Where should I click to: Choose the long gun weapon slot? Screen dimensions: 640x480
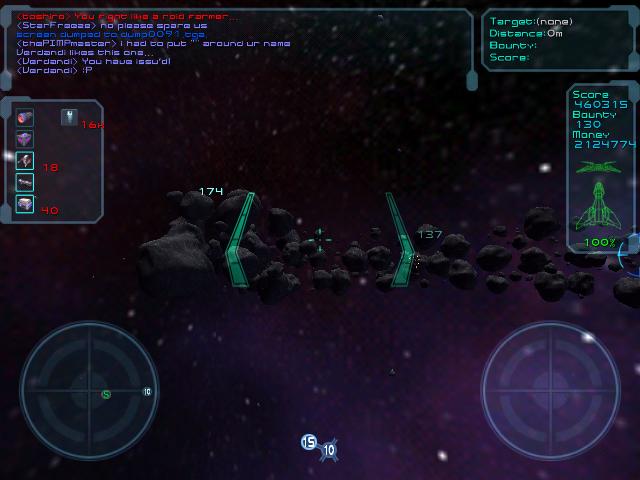point(26,182)
